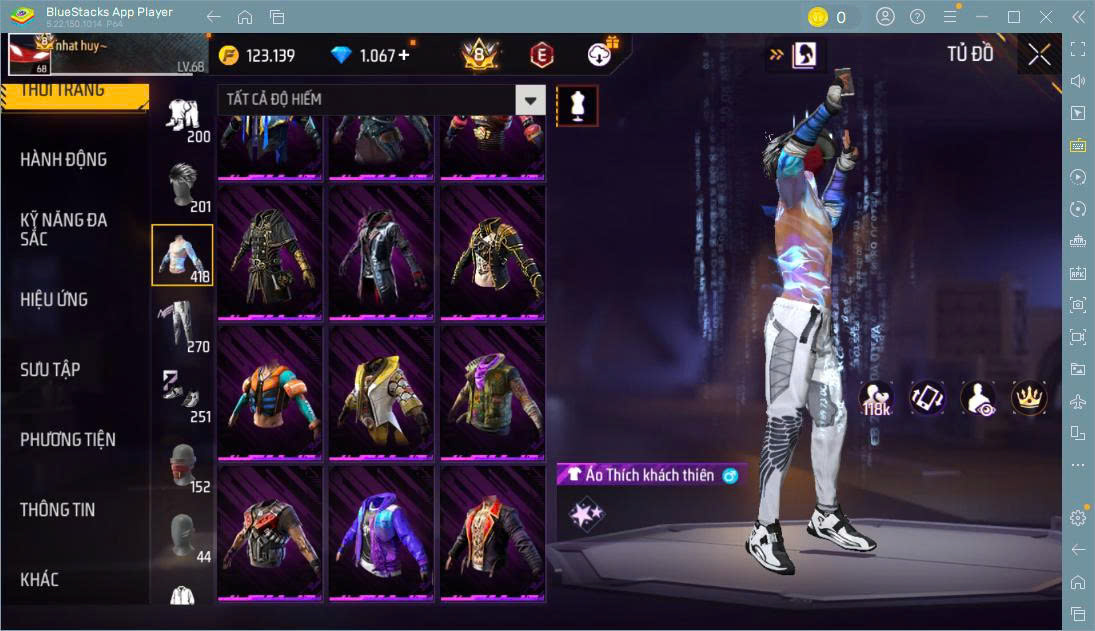Toggle the mannequin preview button
Viewport: 1095px width, 631px height.
577,105
